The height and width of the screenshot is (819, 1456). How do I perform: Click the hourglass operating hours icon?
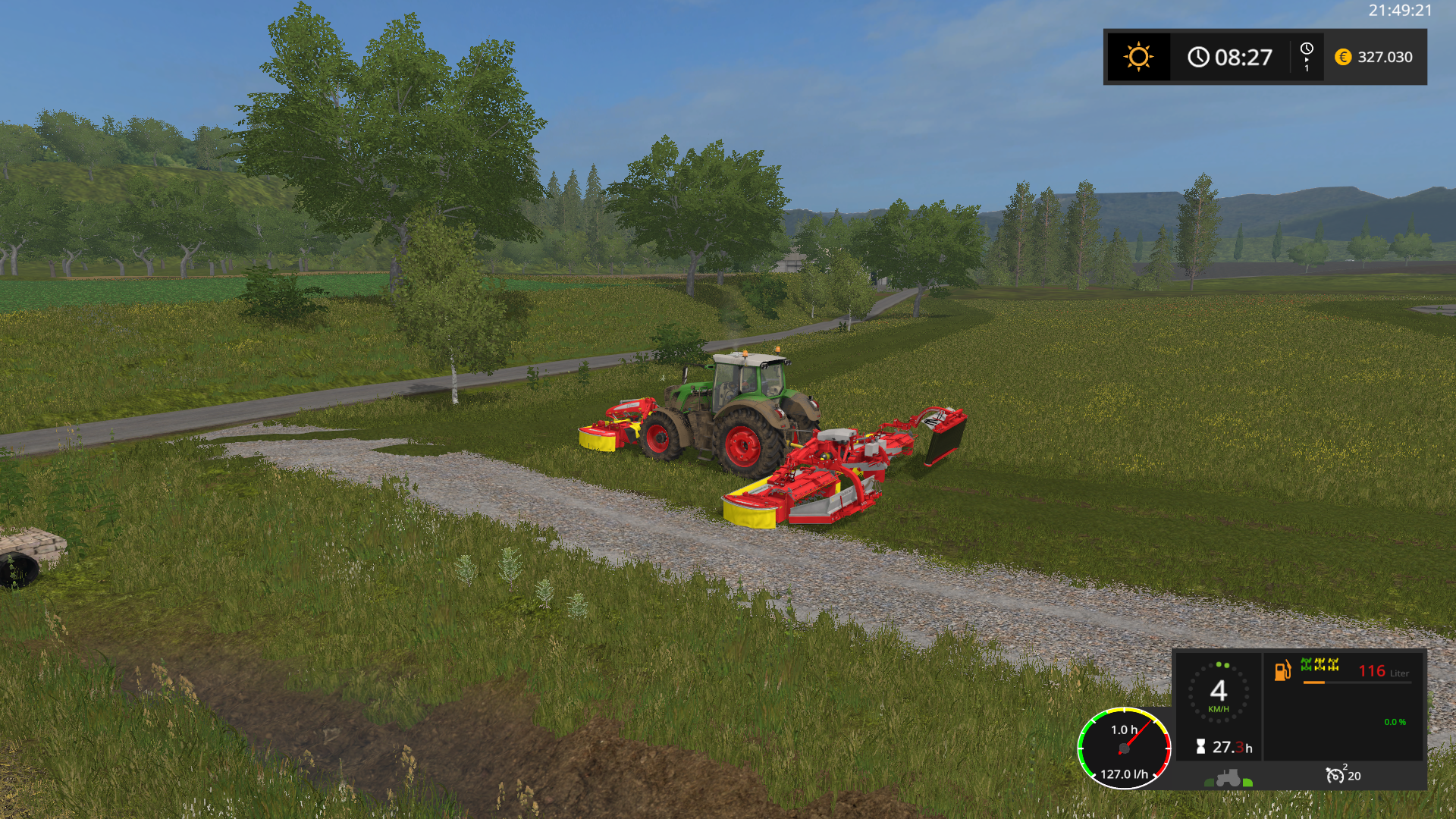click(1200, 747)
